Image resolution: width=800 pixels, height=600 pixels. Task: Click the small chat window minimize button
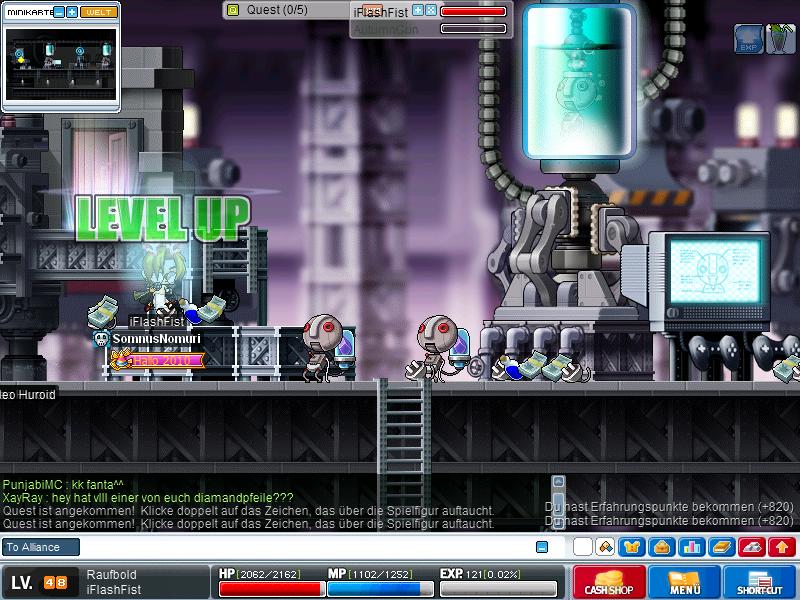tap(542, 547)
